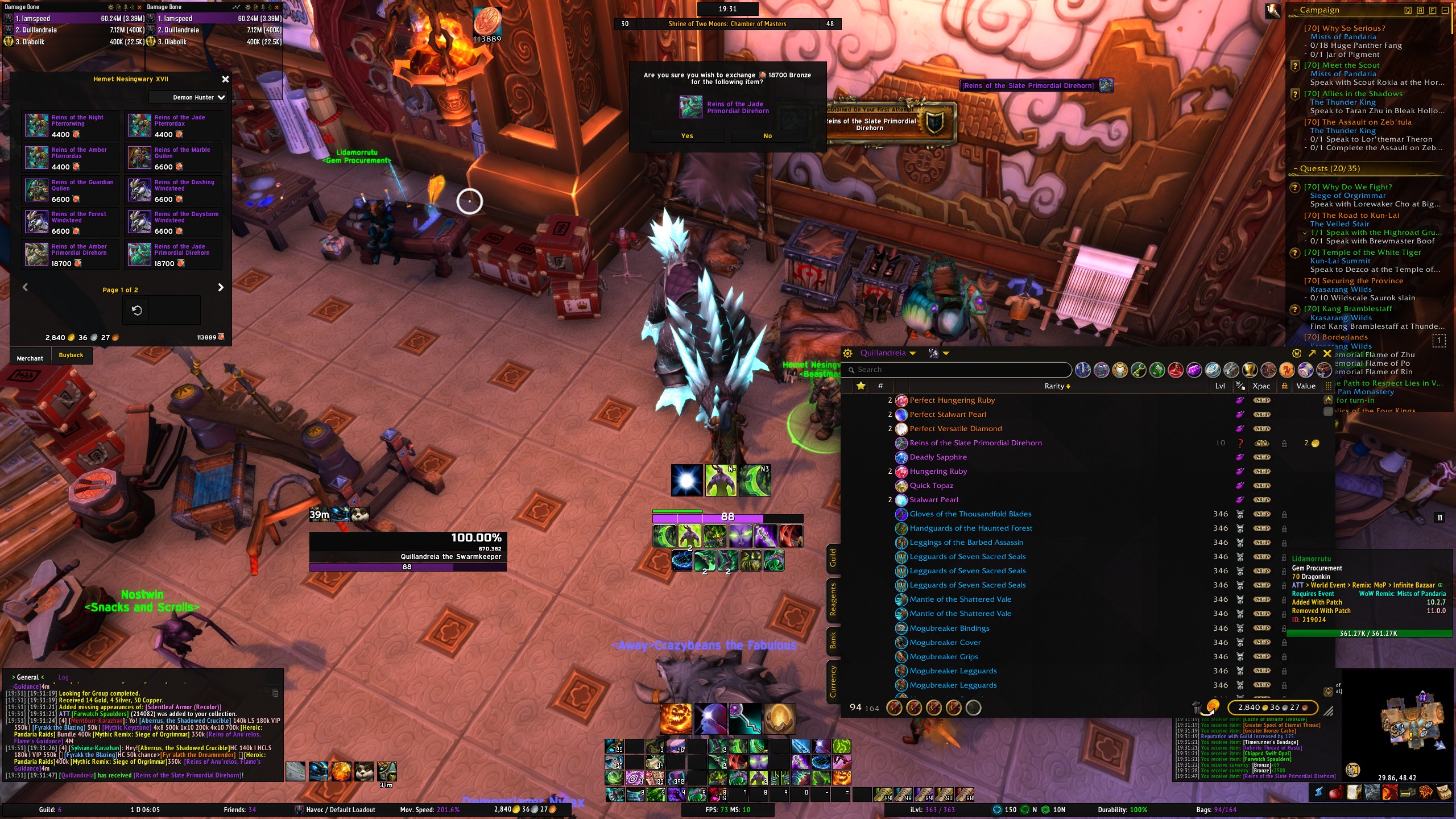Screen dimensions: 1456x819
Task: Switch to the Buyback tab
Action: pyautogui.click(x=71, y=355)
